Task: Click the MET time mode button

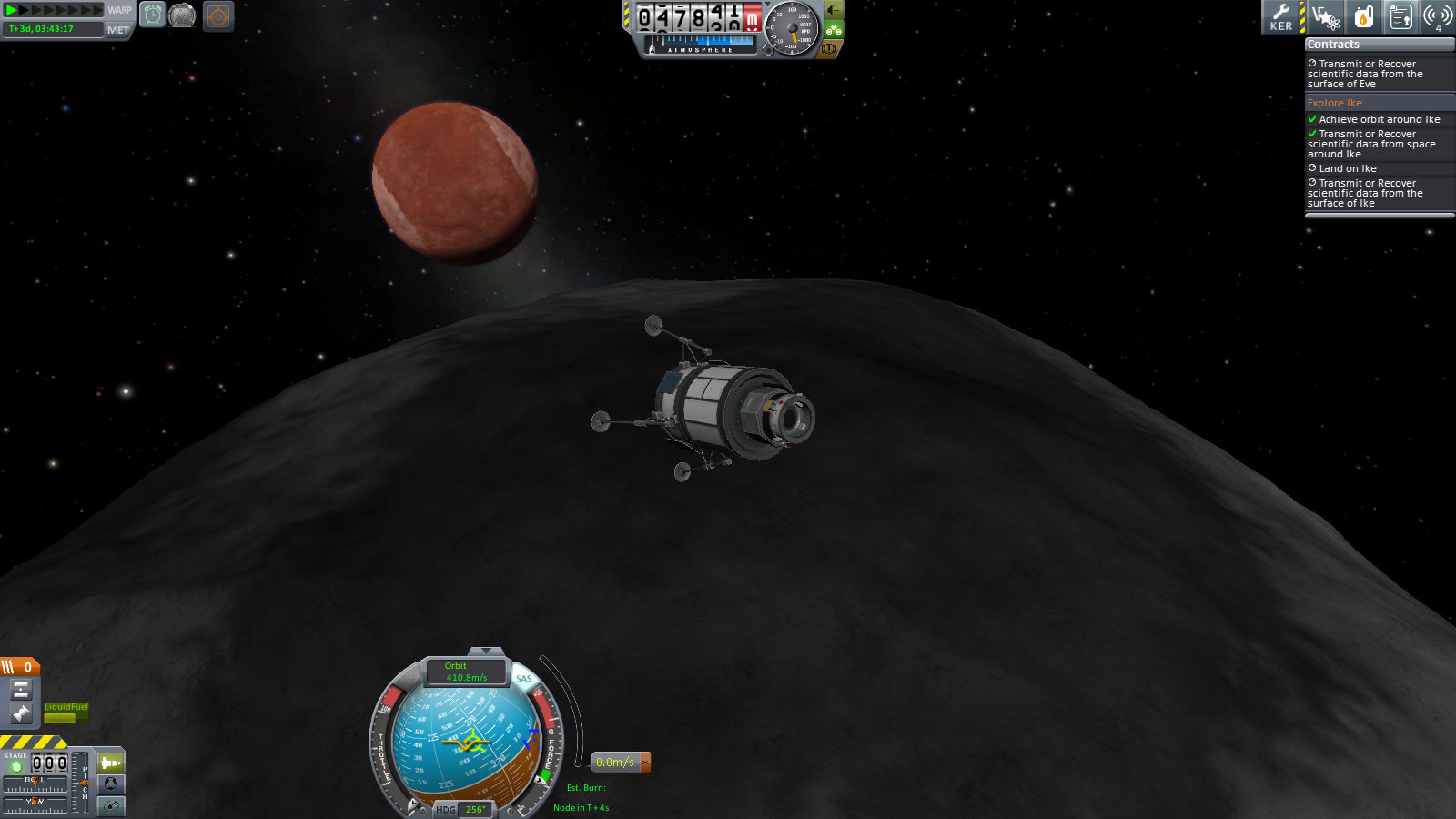Action: click(x=118, y=30)
